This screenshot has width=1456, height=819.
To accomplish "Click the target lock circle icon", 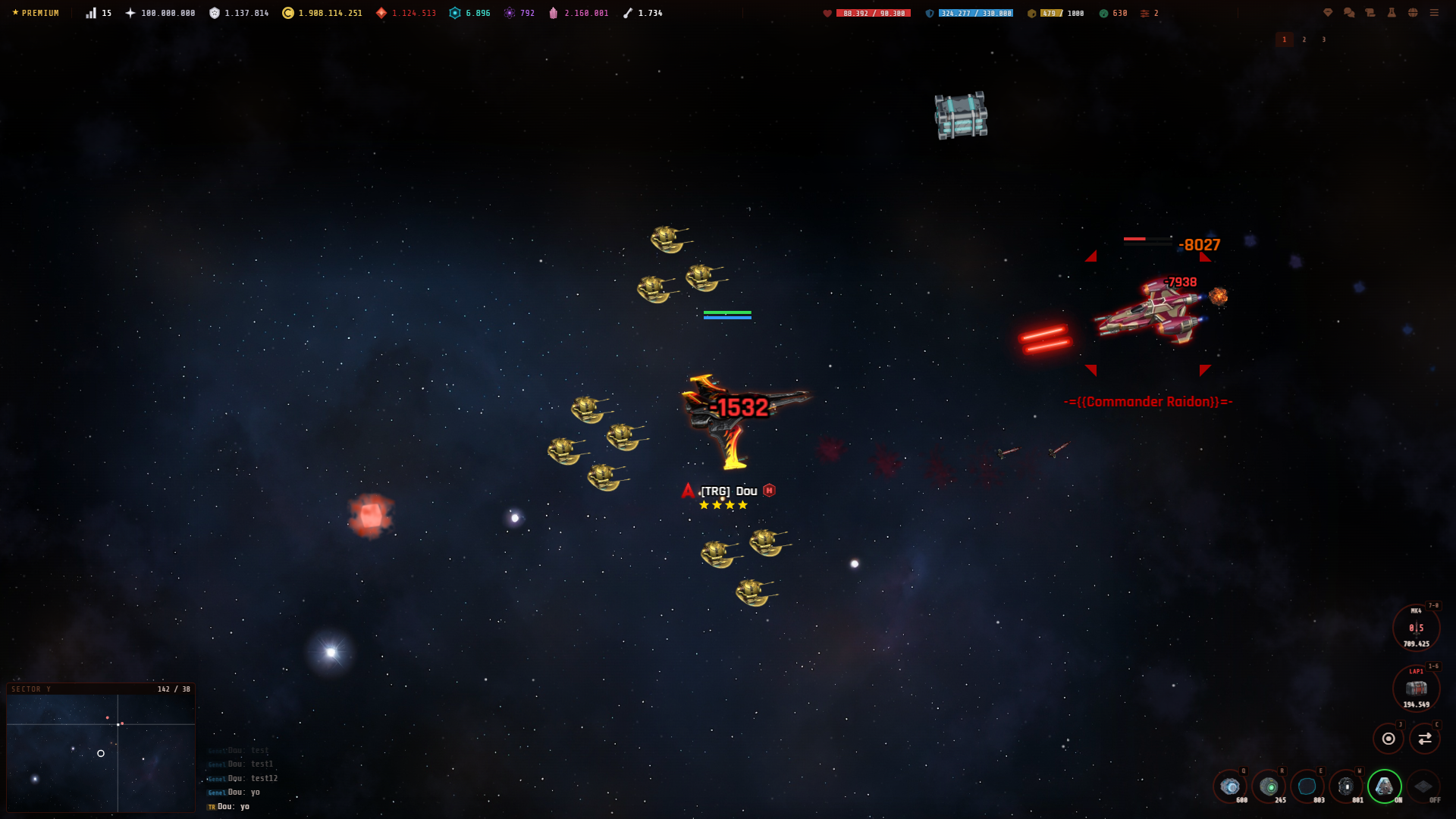I will click(1389, 737).
